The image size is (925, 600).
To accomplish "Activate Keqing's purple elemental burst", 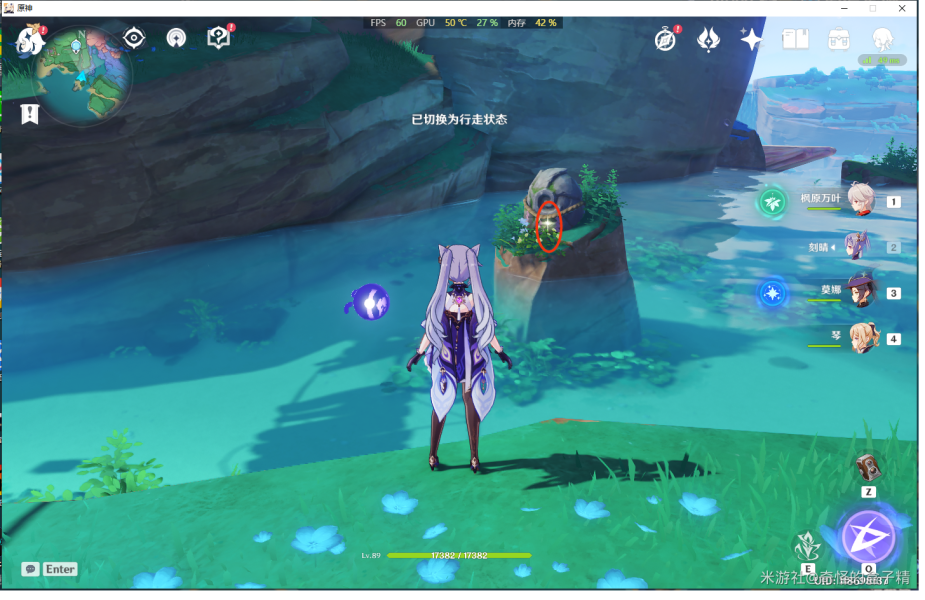I will (x=868, y=538).
